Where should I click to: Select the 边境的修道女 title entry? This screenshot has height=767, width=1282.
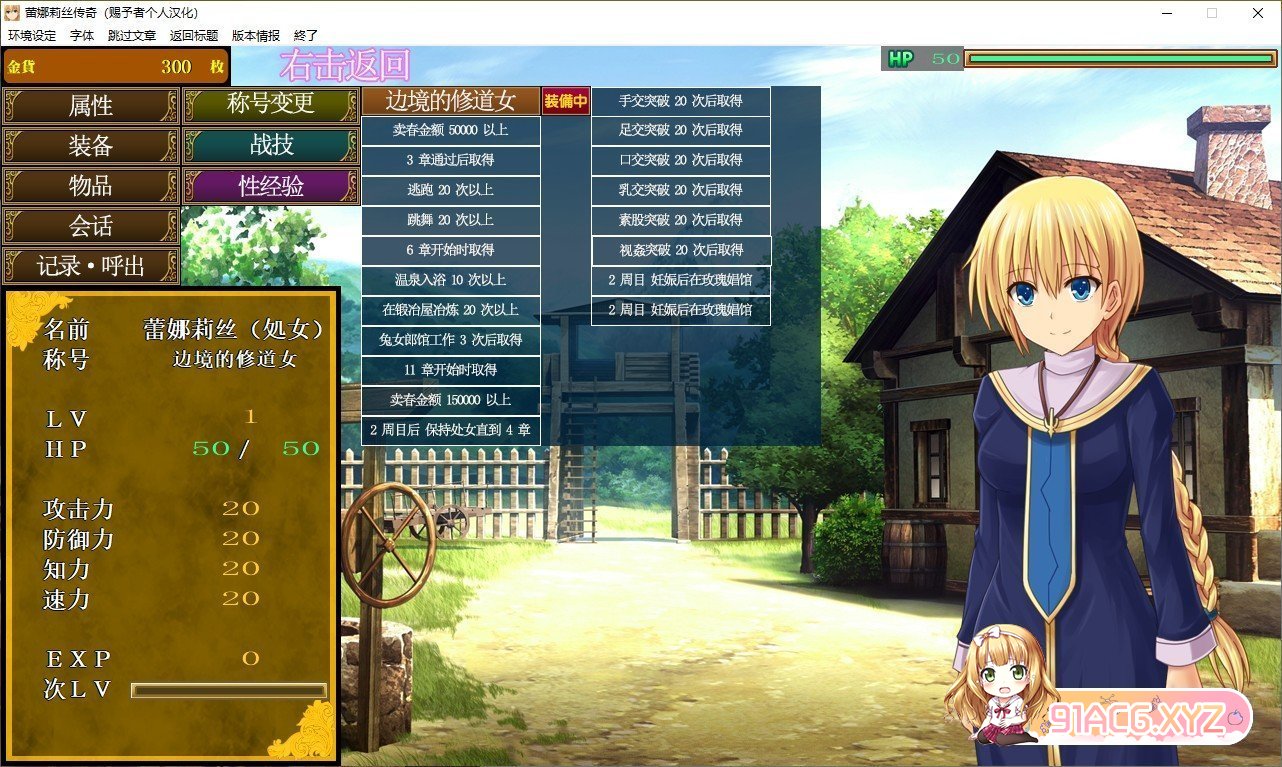(450, 101)
